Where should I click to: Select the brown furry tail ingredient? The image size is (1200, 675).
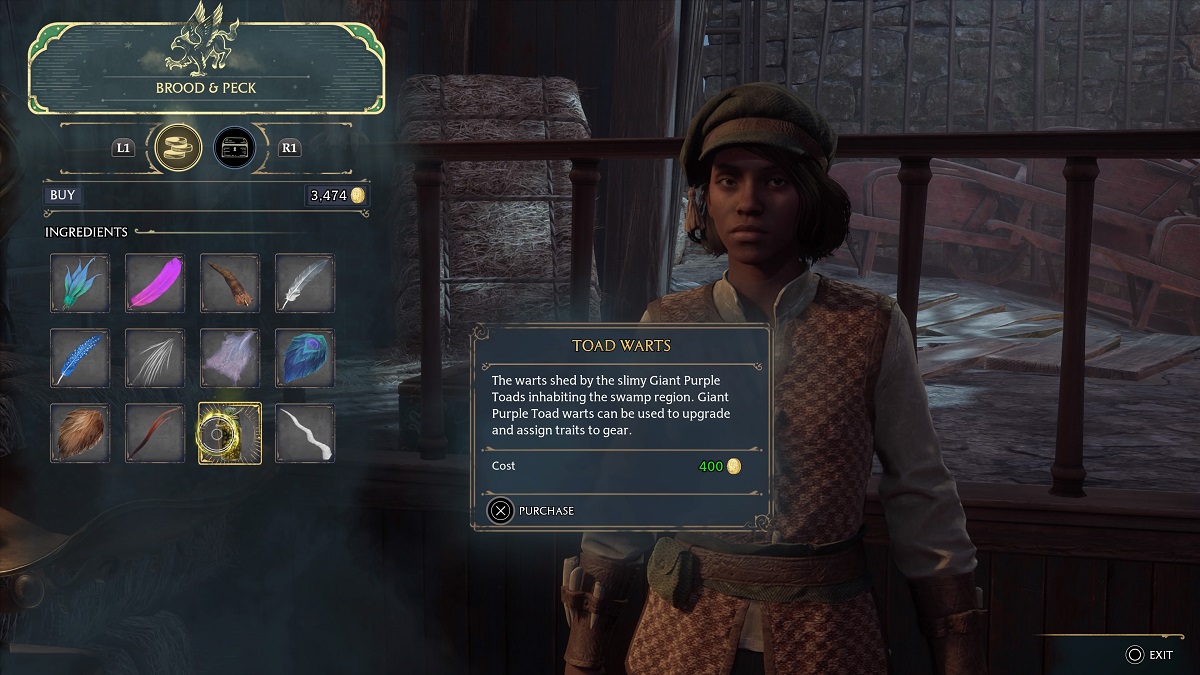(230, 283)
